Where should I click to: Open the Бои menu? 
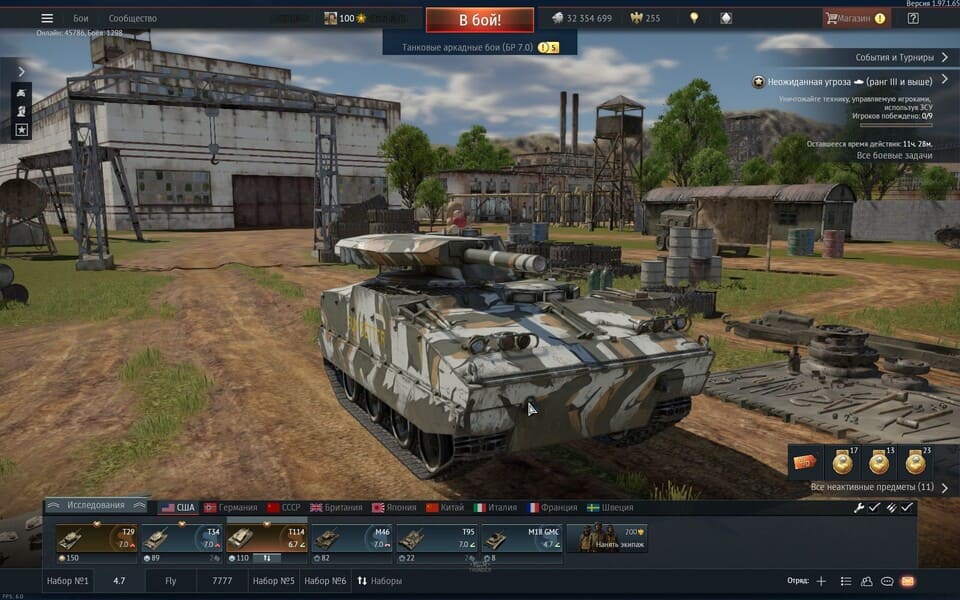click(81, 18)
